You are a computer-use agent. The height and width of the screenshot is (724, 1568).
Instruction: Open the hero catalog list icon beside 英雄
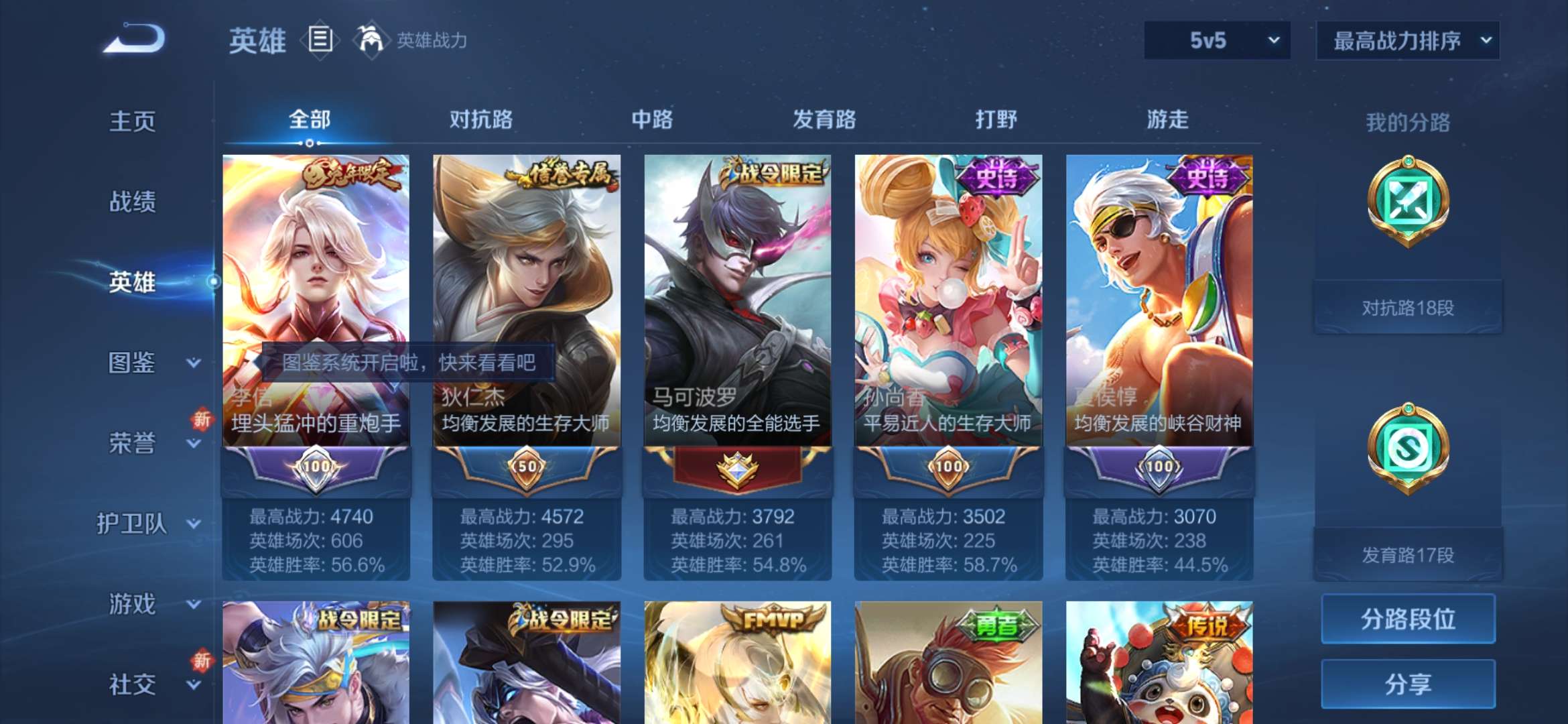[x=320, y=40]
